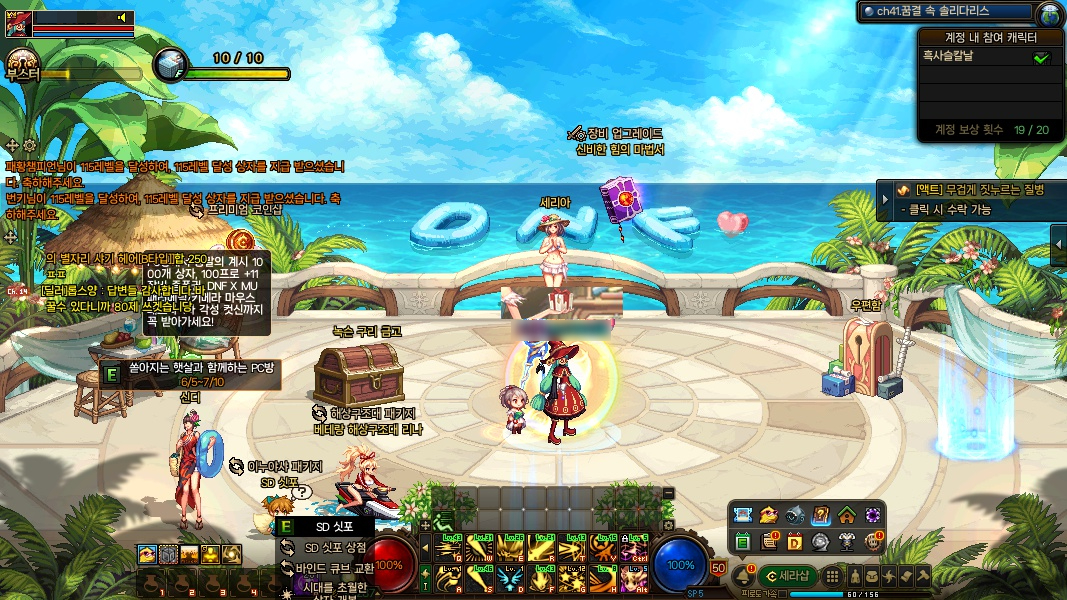This screenshot has width=1067, height=600.
Task: Select the question mark book icon
Action: [820, 516]
